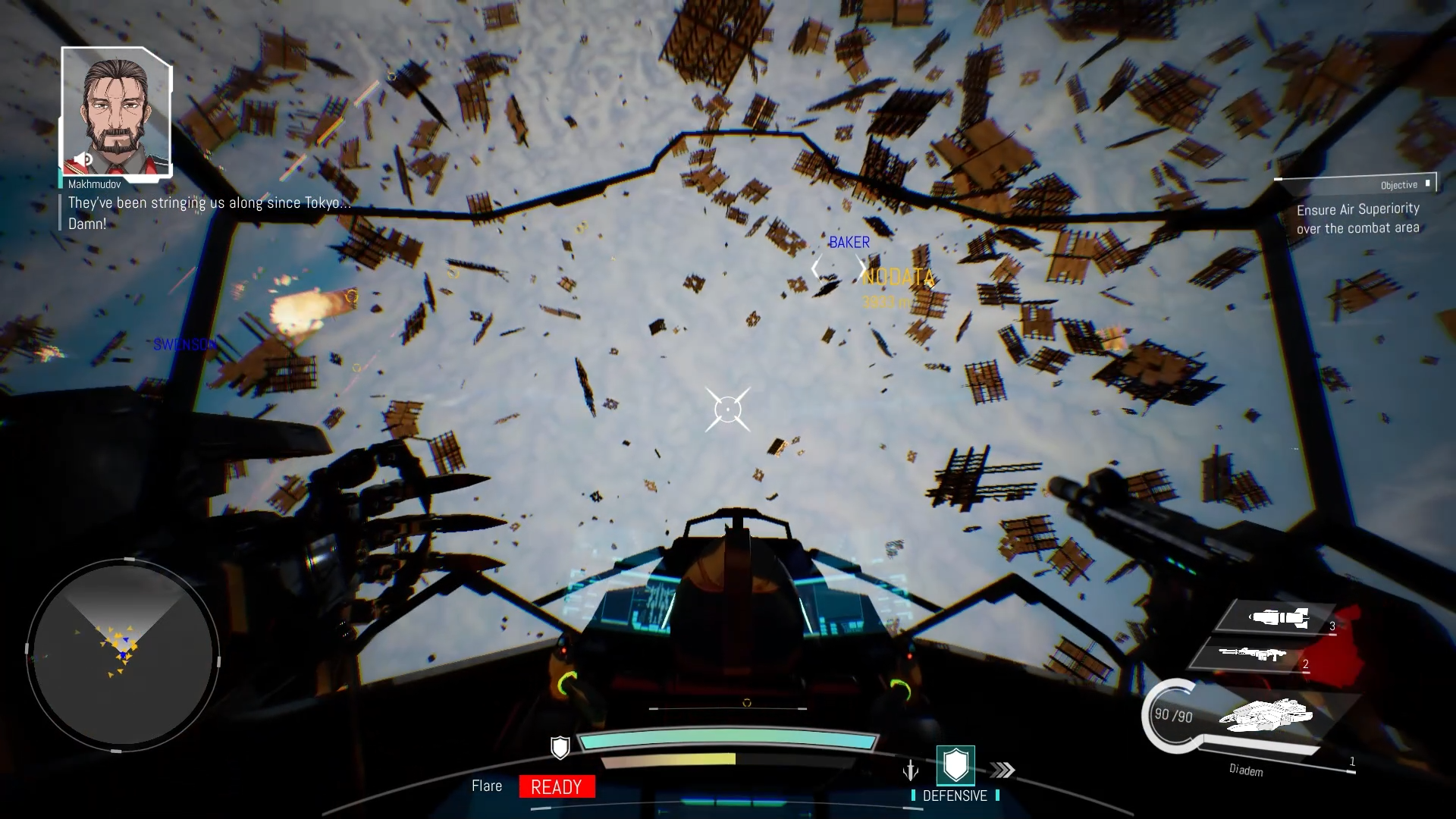Switch to the sword attack mode icon
The height and width of the screenshot is (819, 1456).
(911, 771)
